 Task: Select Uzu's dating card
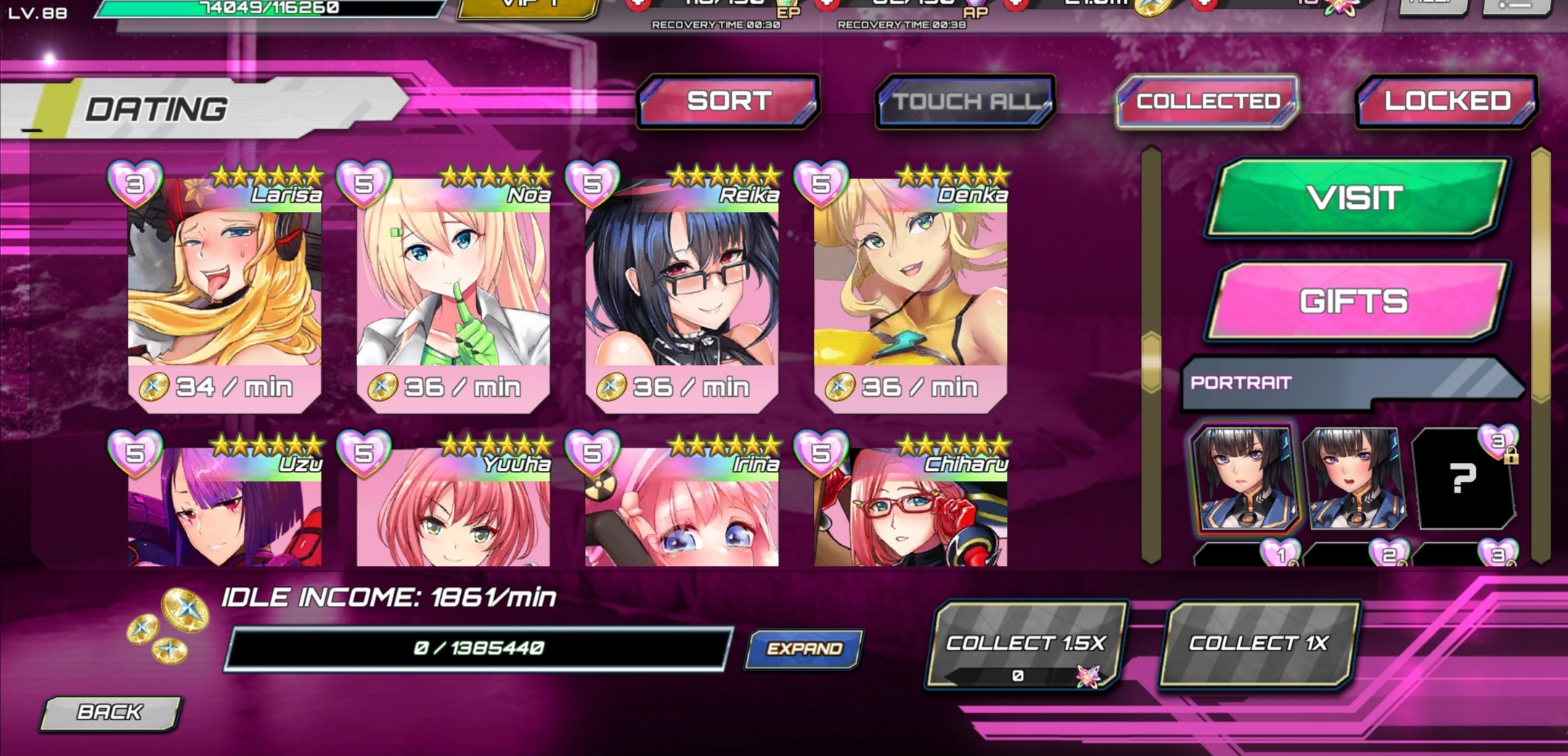click(224, 508)
